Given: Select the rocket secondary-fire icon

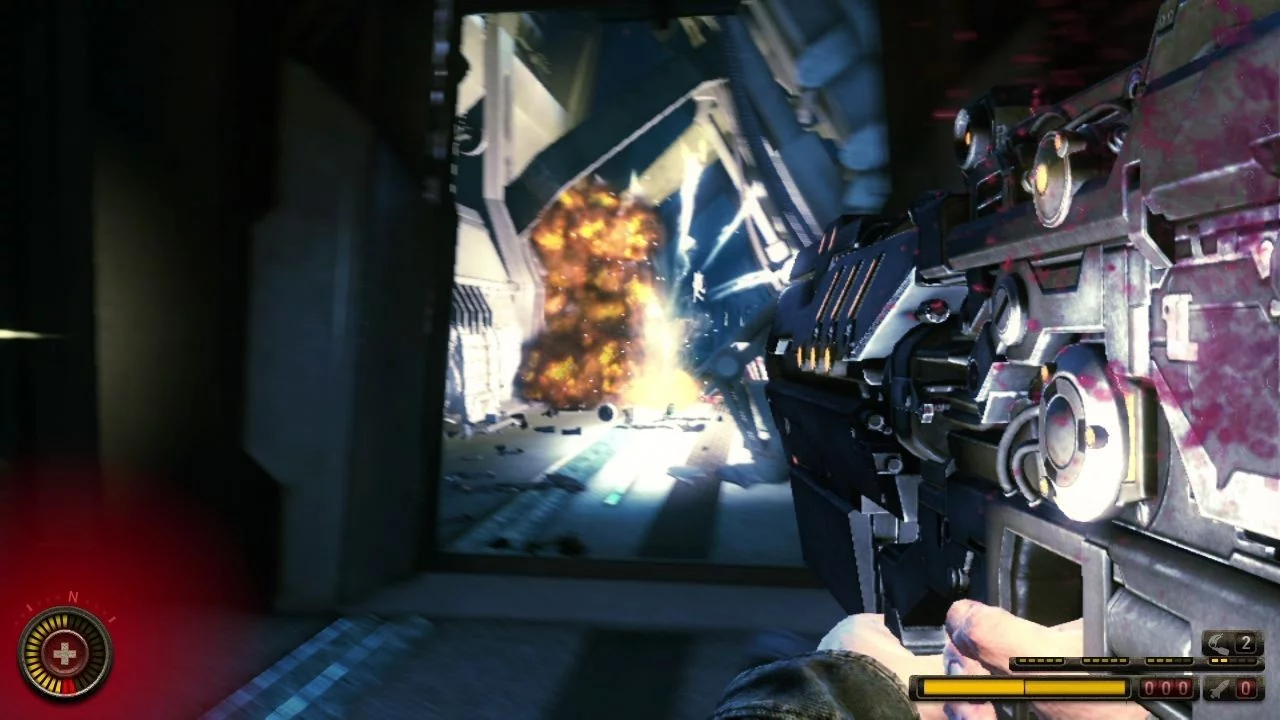Looking at the screenshot, I should 1218,688.
